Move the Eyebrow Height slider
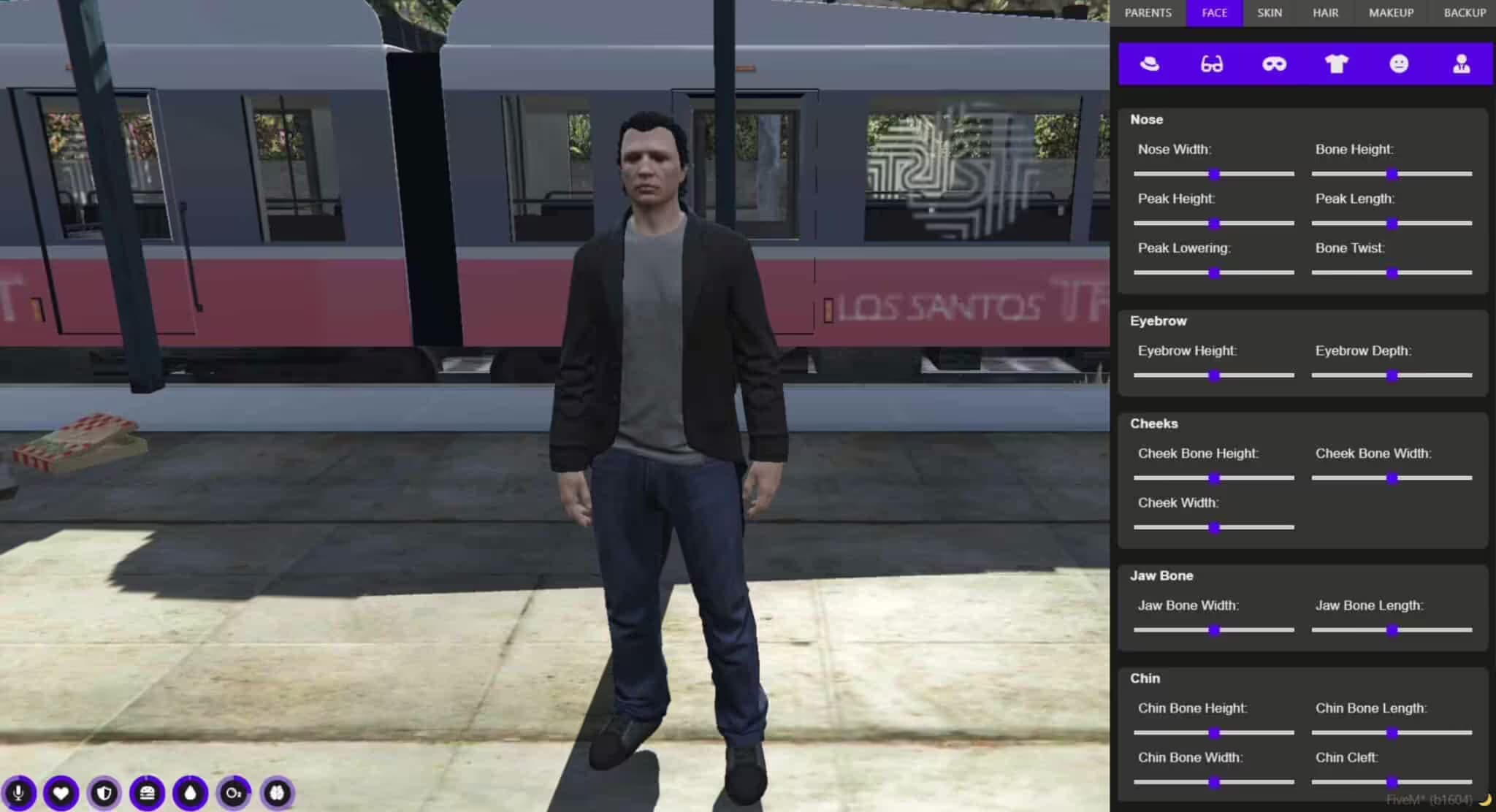 pos(1214,375)
